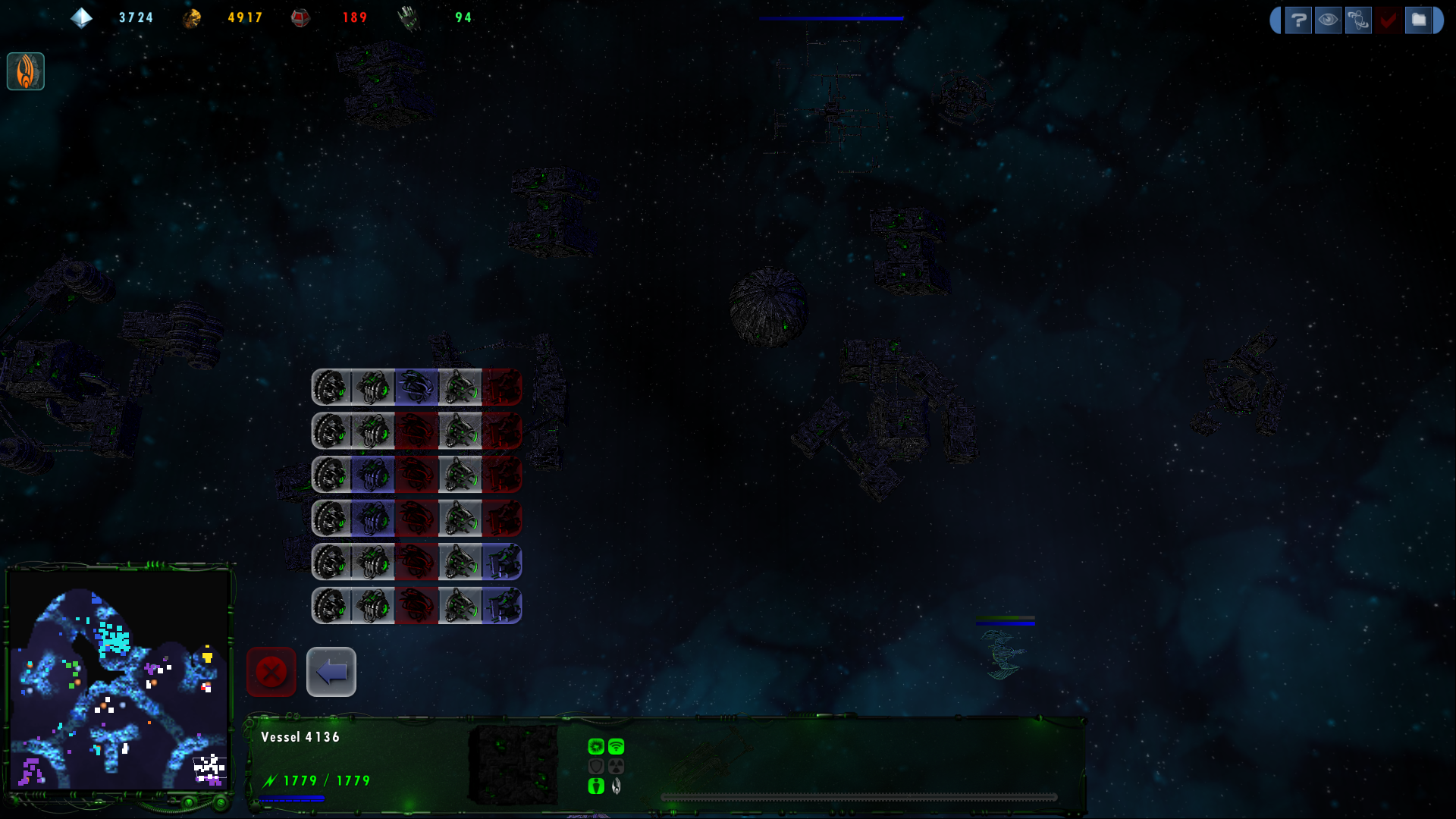Select the blue-highlighted tangled cable module
Image resolution: width=1456 pixels, height=819 pixels.
416,388
